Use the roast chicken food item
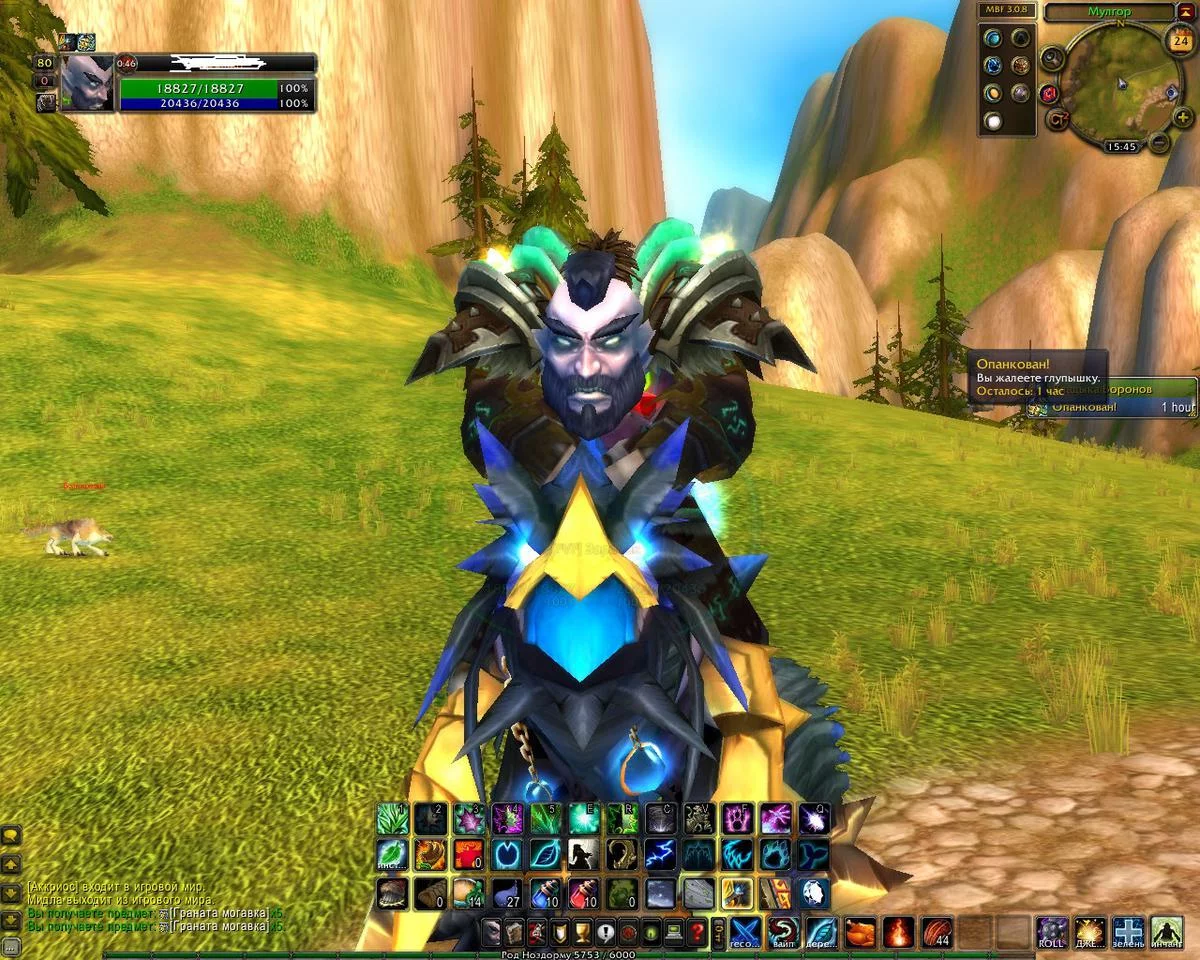This screenshot has width=1200, height=960. pos(860,933)
